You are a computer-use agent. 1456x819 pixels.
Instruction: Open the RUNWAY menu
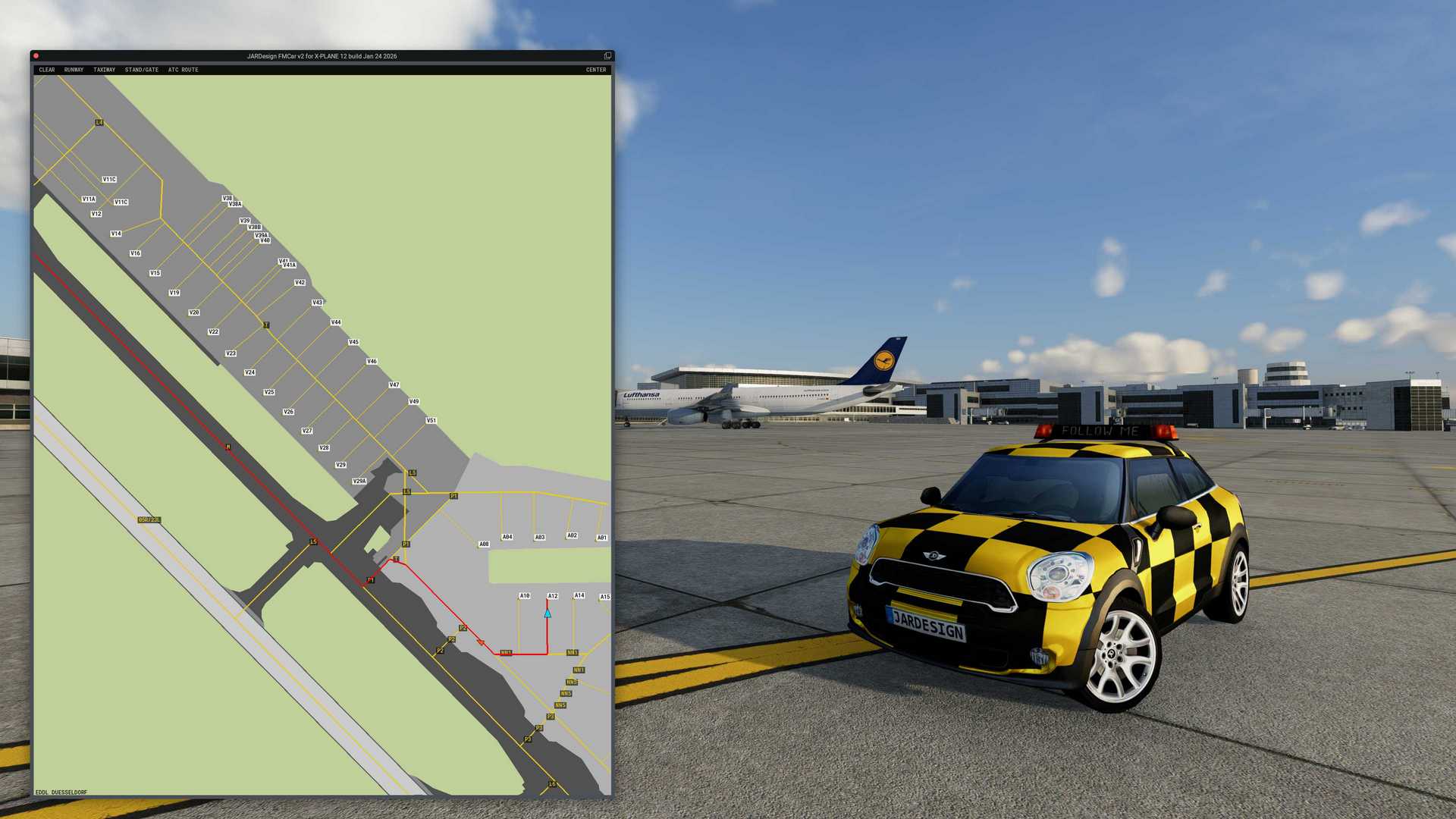click(x=74, y=70)
